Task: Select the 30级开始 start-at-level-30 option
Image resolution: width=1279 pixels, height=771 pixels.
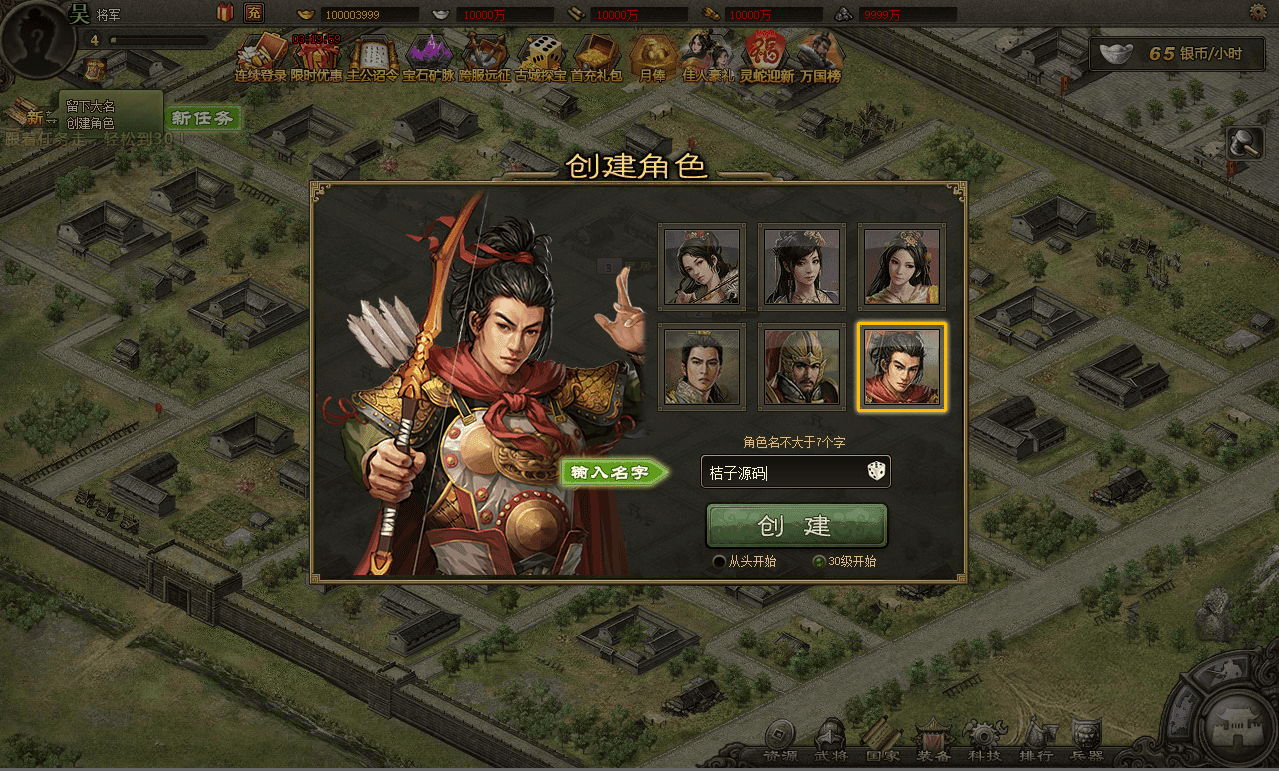Action: 819,562
